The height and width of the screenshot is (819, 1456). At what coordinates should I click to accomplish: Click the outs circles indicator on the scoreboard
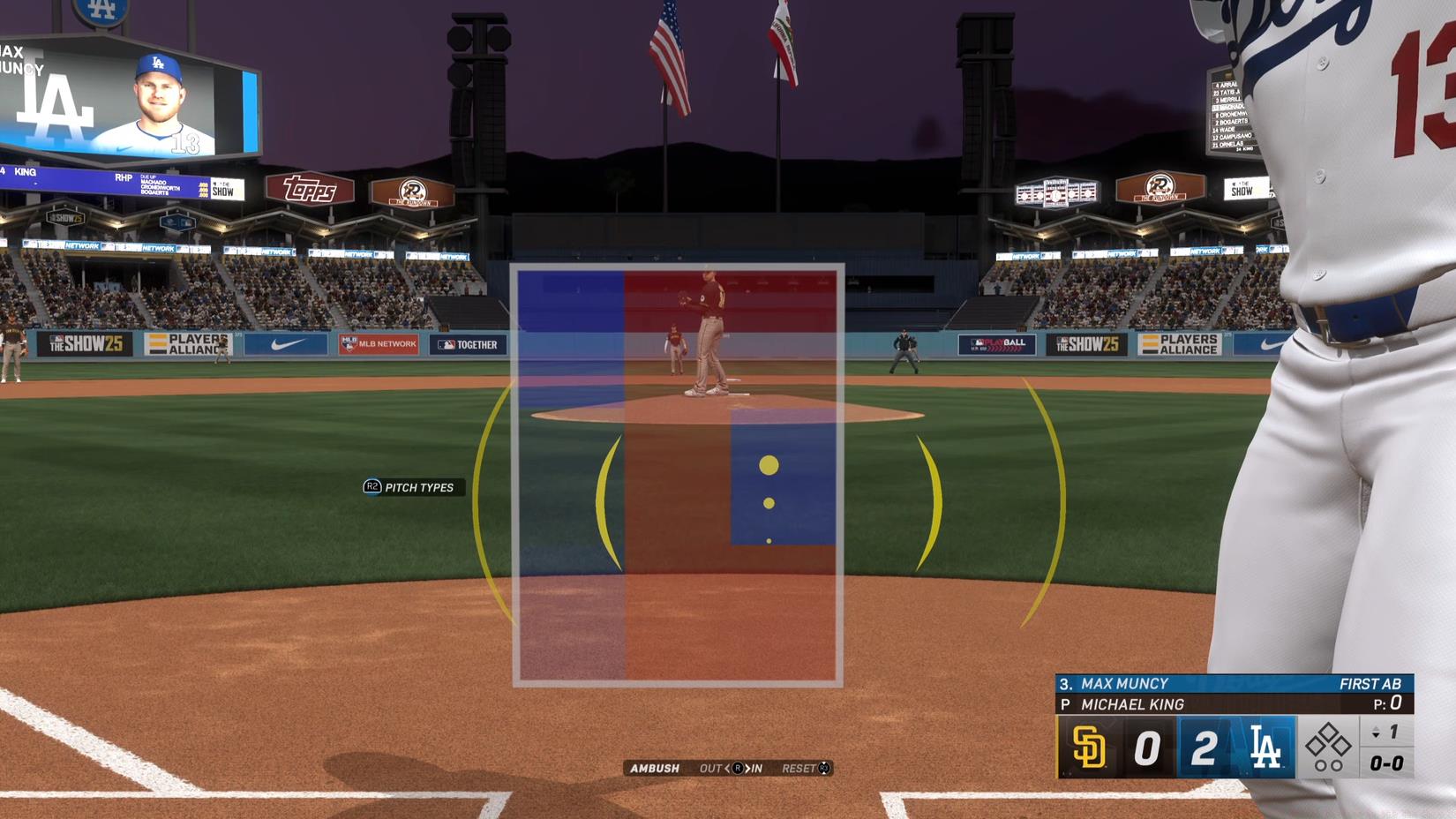pos(1329,764)
